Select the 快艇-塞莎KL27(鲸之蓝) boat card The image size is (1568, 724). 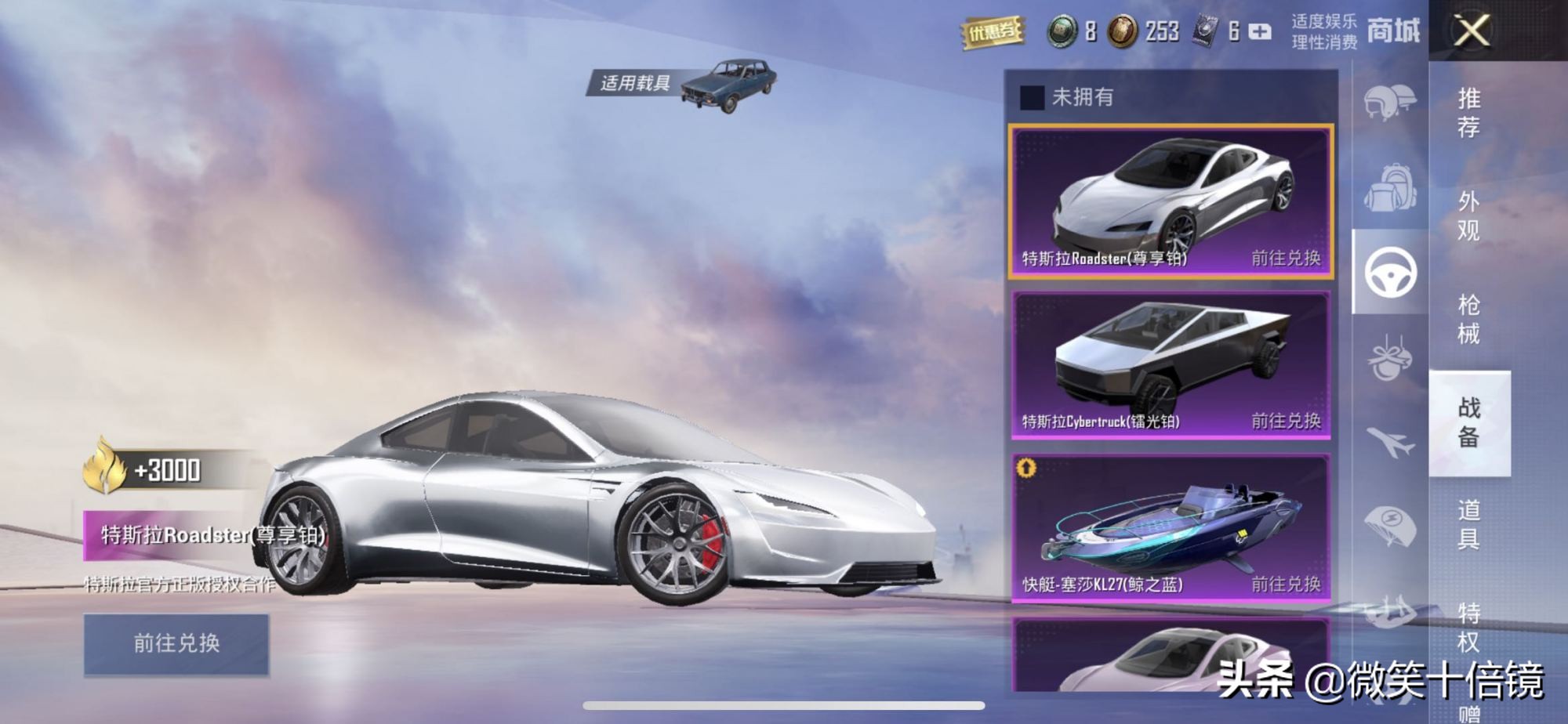[x=1171, y=527]
